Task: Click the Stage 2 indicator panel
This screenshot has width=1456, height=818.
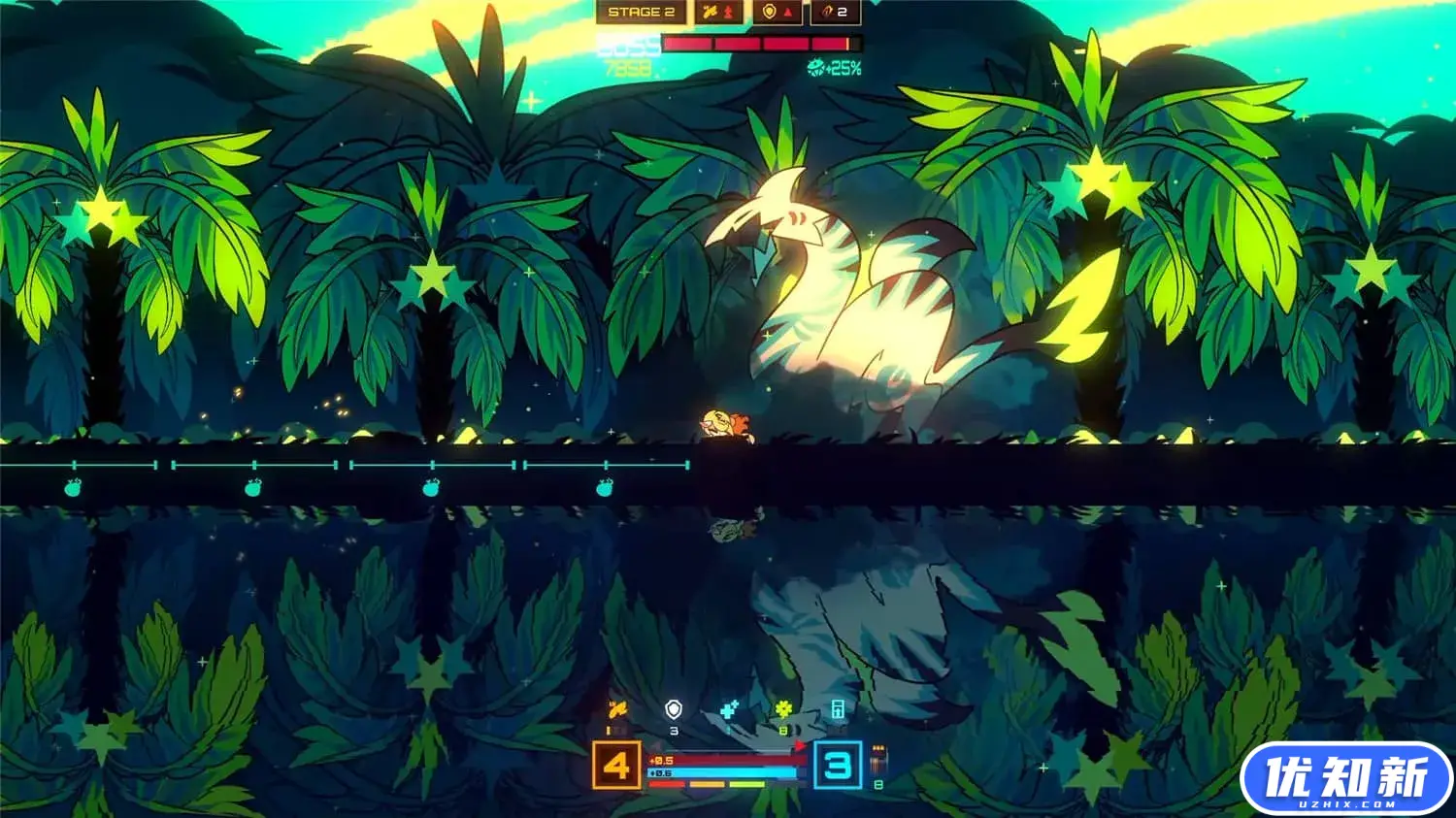Action: [x=641, y=13]
